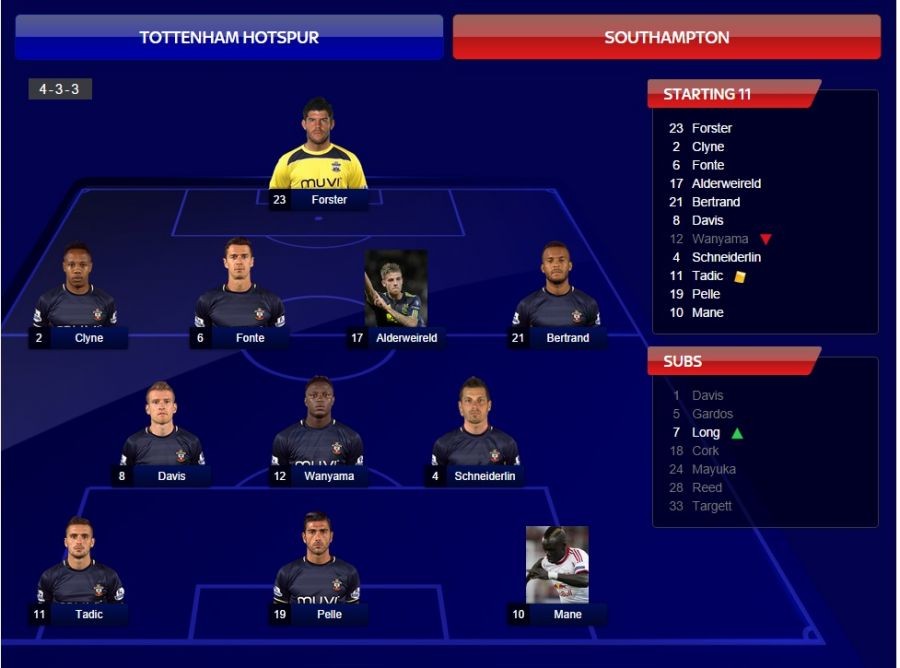
Task: Select the Southampton team tab
Action: [666, 37]
